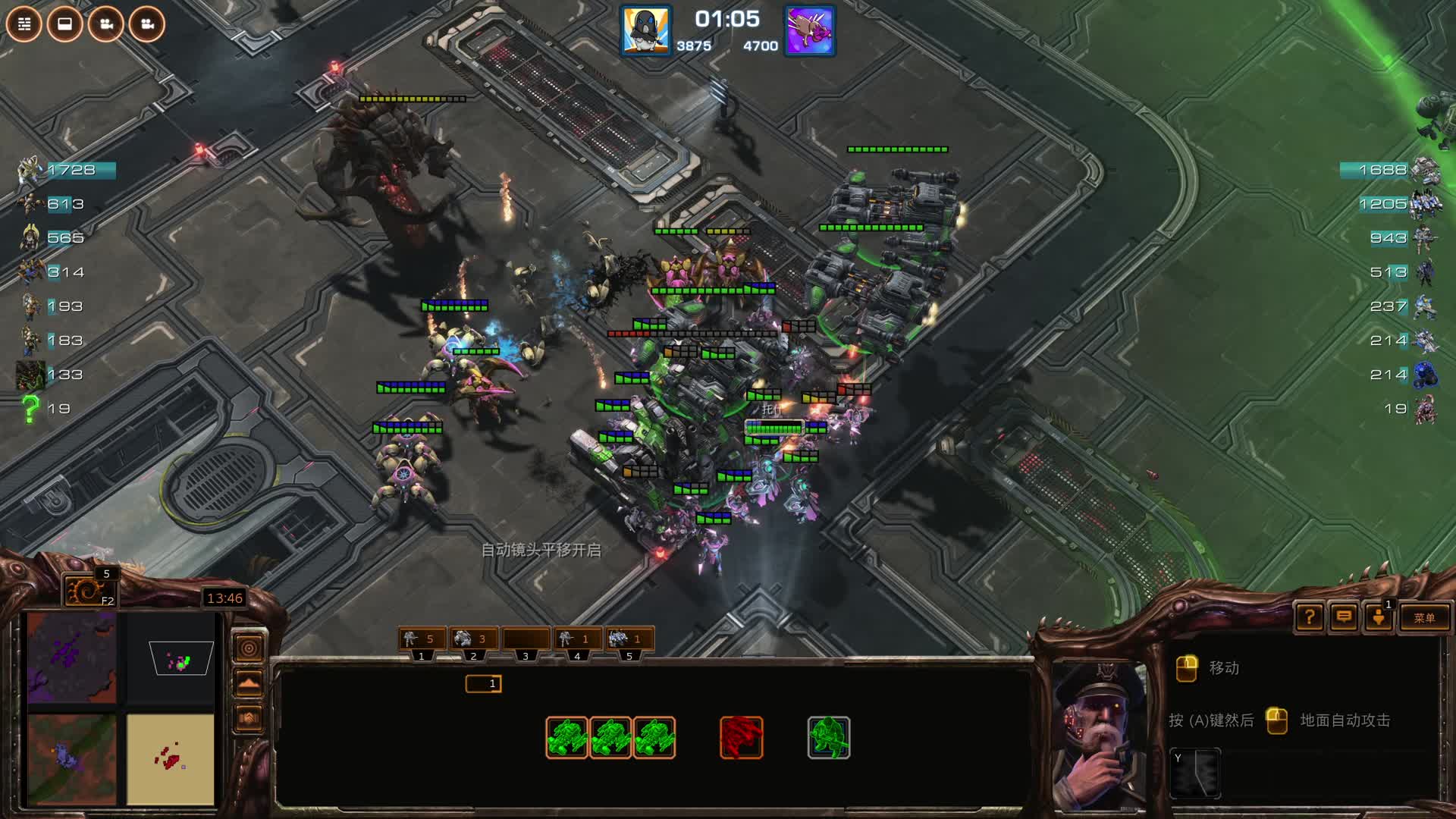Toggle the minimap terrain view button
1456x819 pixels.
pos(249,683)
